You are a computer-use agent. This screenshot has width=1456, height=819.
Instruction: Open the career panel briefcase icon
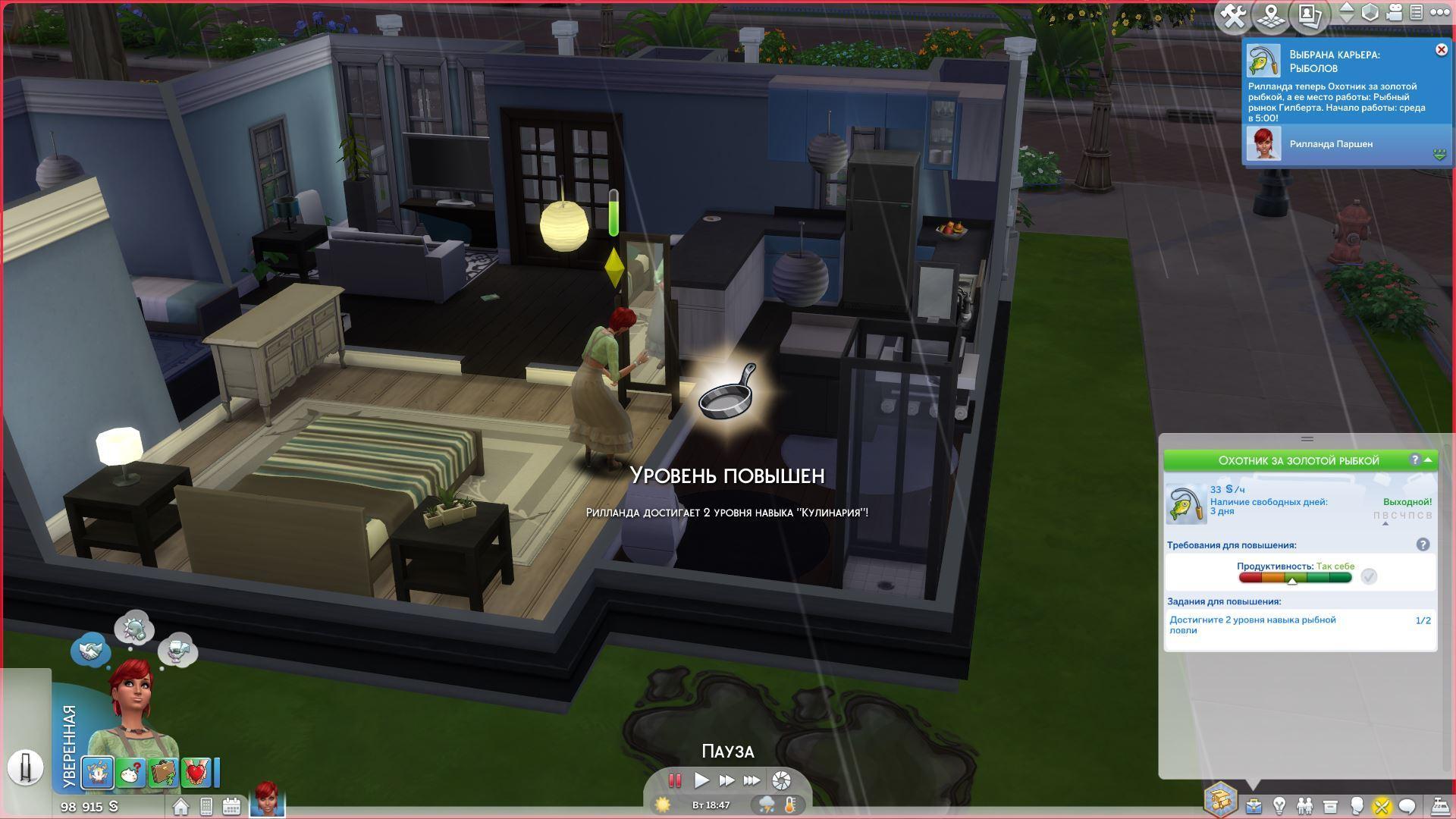point(1254,805)
